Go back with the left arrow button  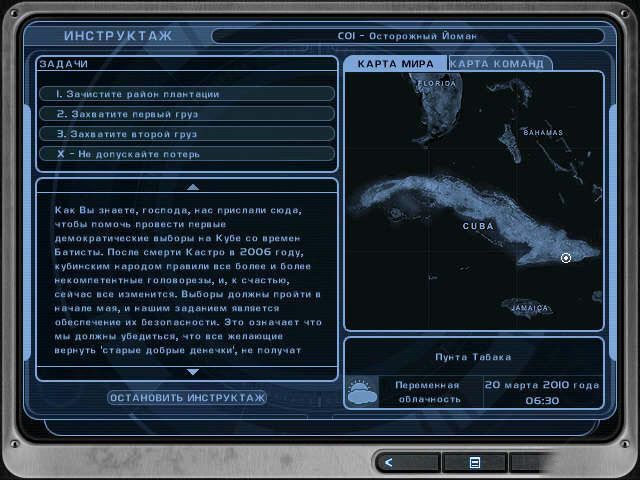[390, 462]
